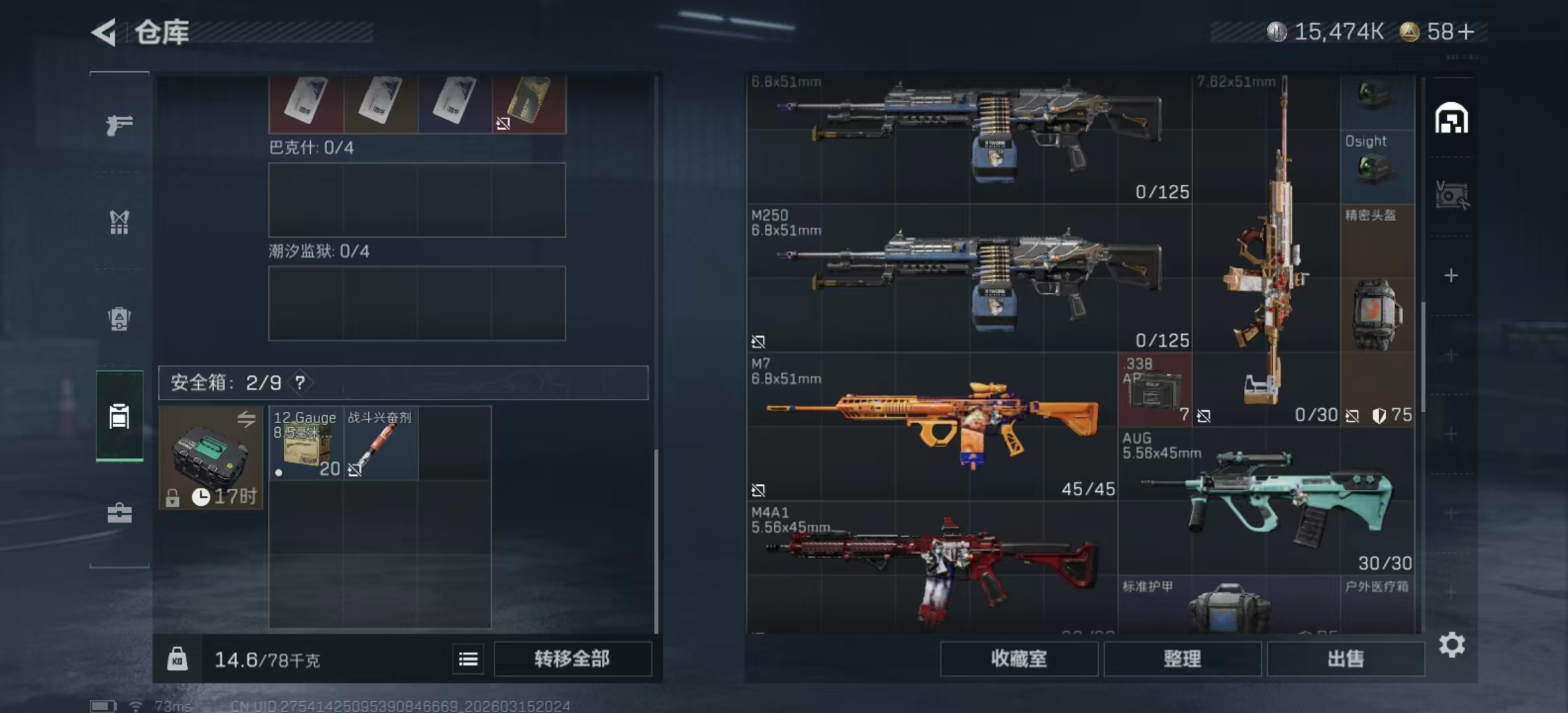
Task: Switch to the highlighted warehouse storage tab
Action: (x=119, y=417)
